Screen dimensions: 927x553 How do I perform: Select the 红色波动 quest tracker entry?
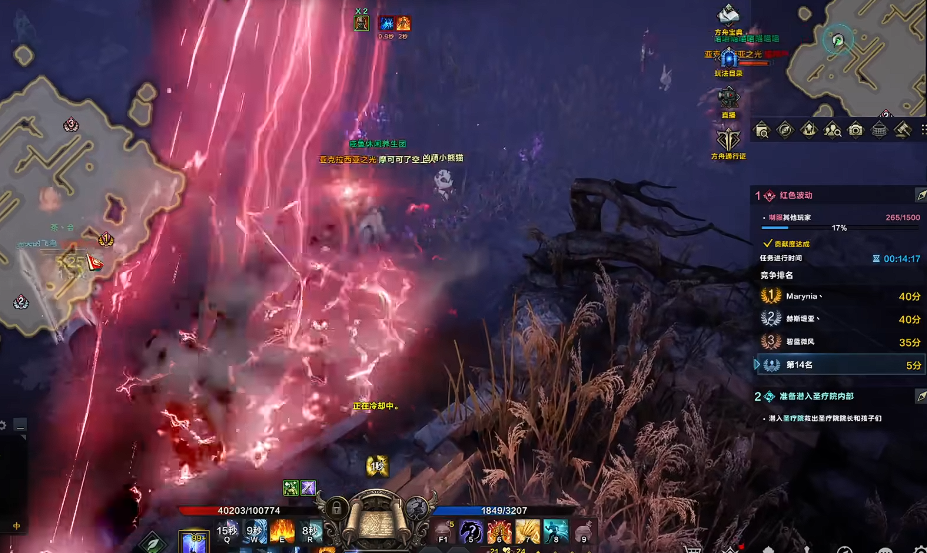[x=807, y=196]
